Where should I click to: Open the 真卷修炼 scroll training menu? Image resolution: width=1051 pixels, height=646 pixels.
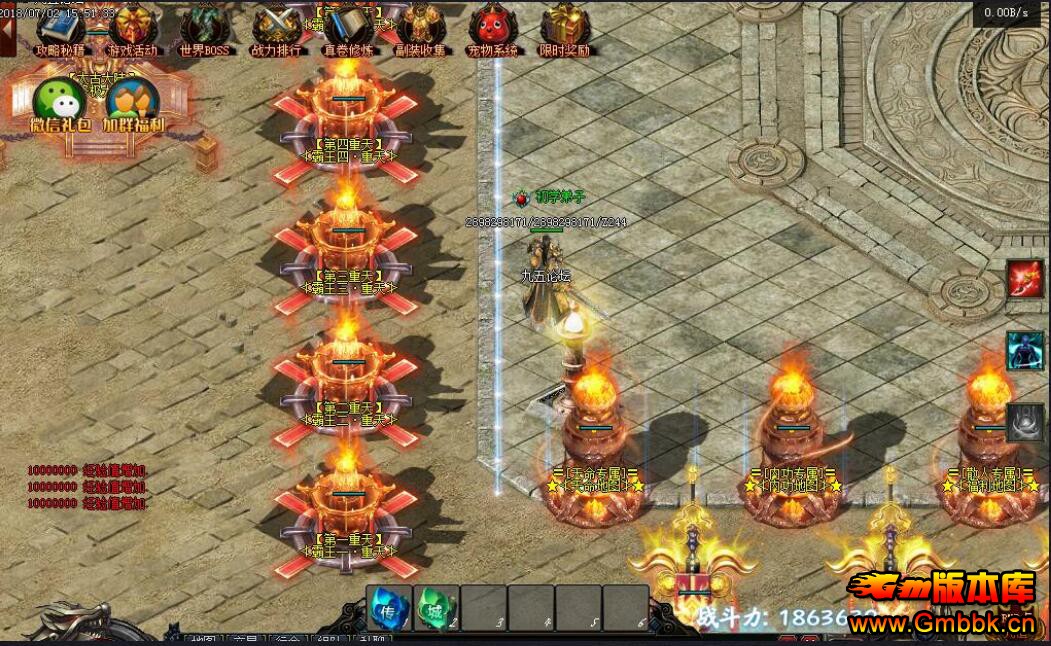click(348, 28)
